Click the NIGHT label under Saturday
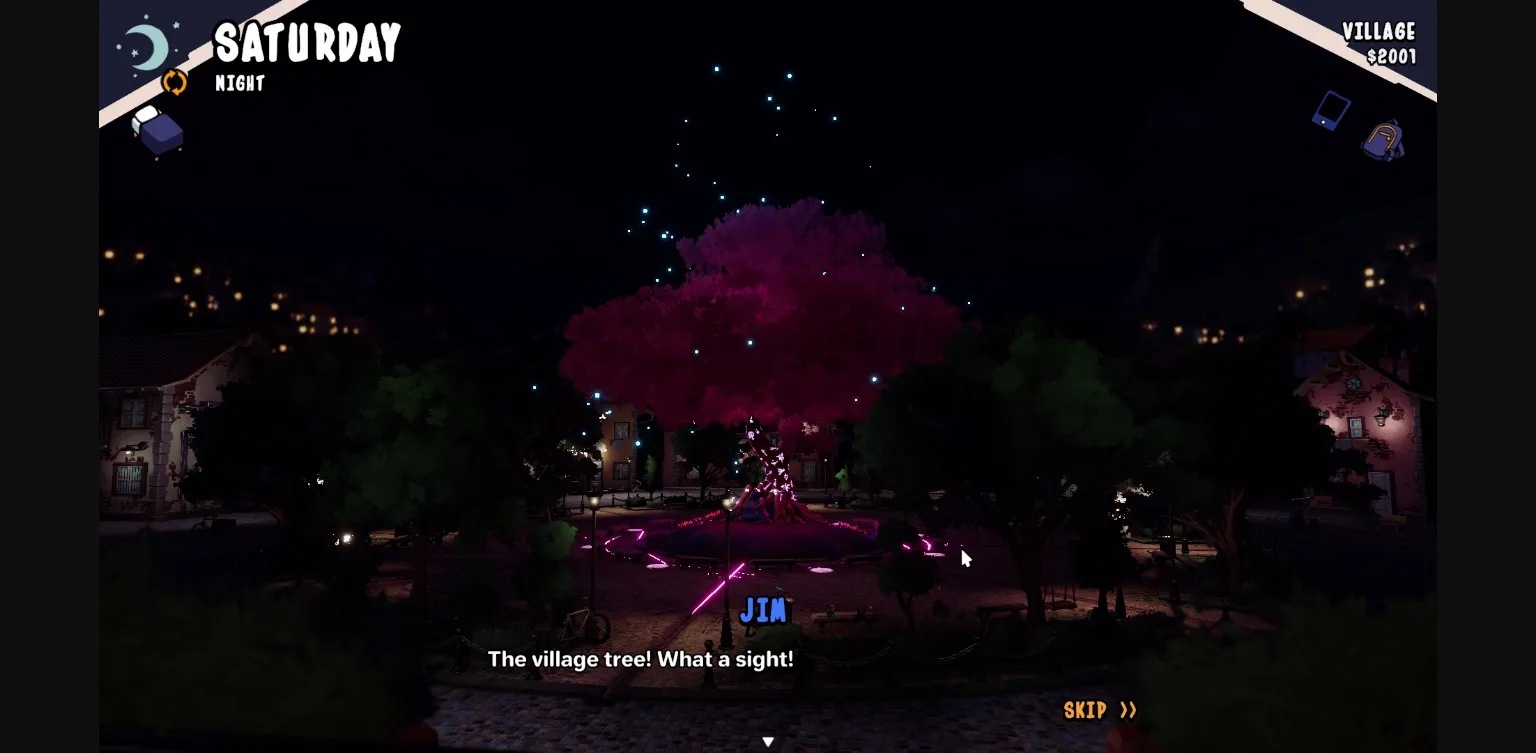Viewport: 1536px width, 753px height. (240, 84)
